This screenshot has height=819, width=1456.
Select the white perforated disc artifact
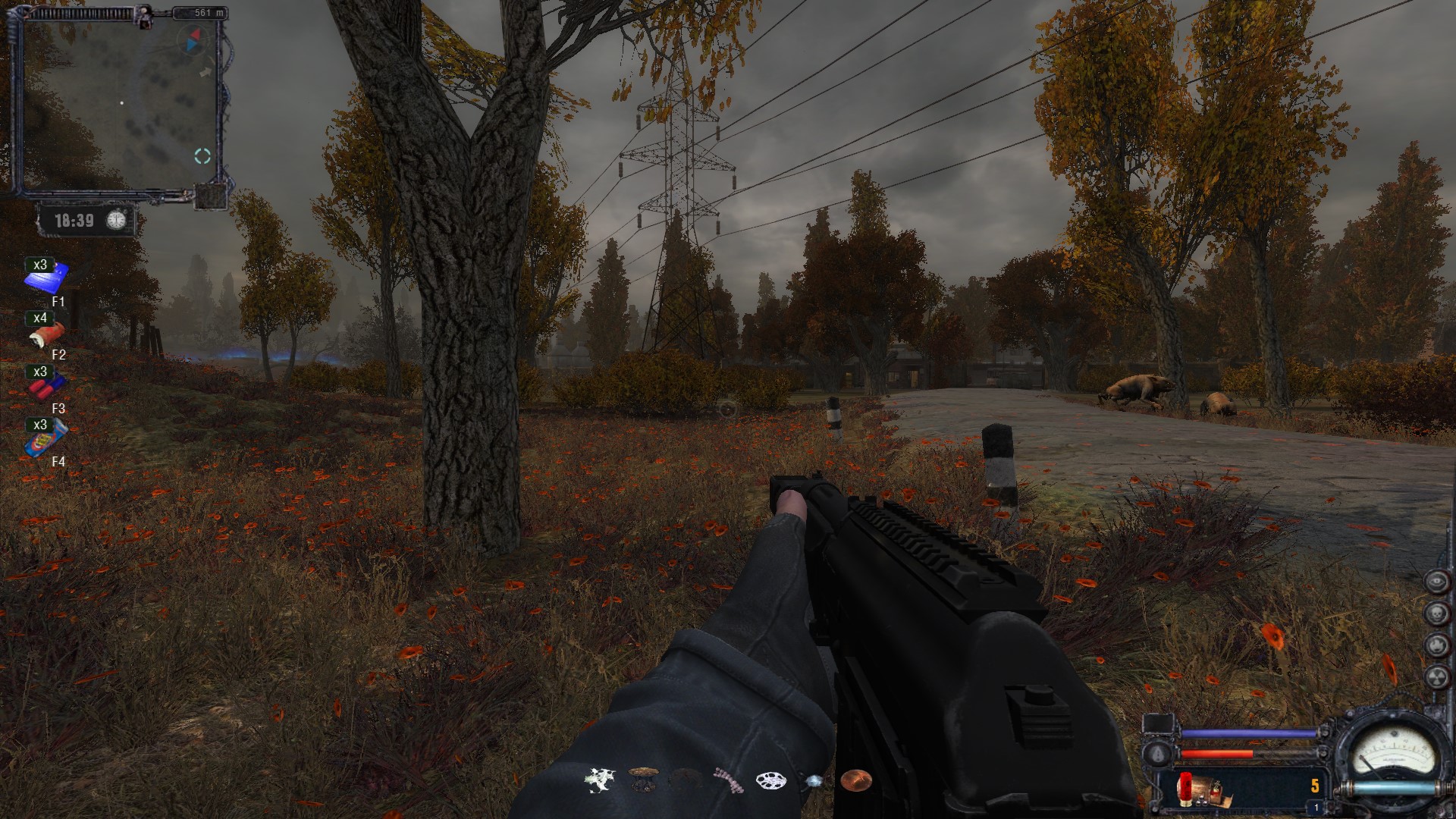click(x=770, y=780)
